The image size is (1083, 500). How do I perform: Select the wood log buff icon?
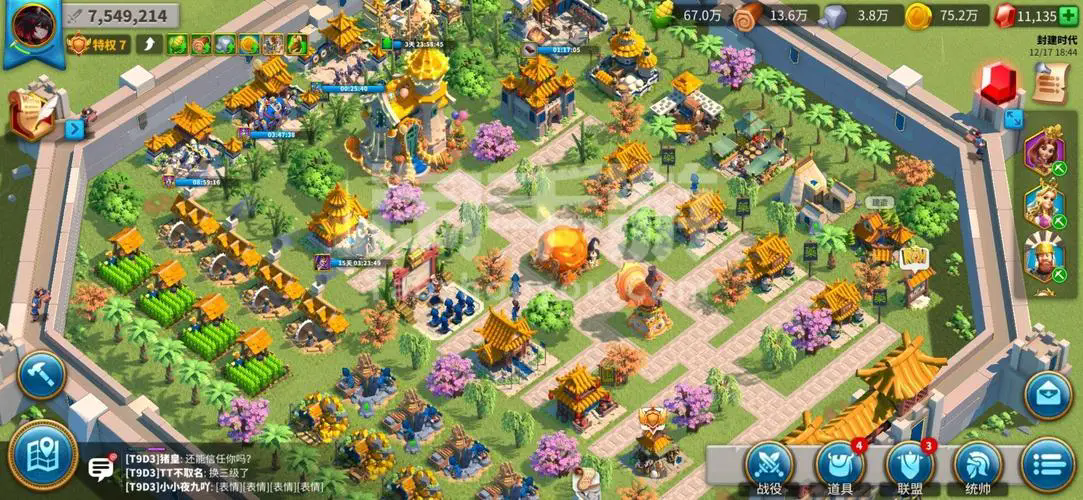(201, 44)
